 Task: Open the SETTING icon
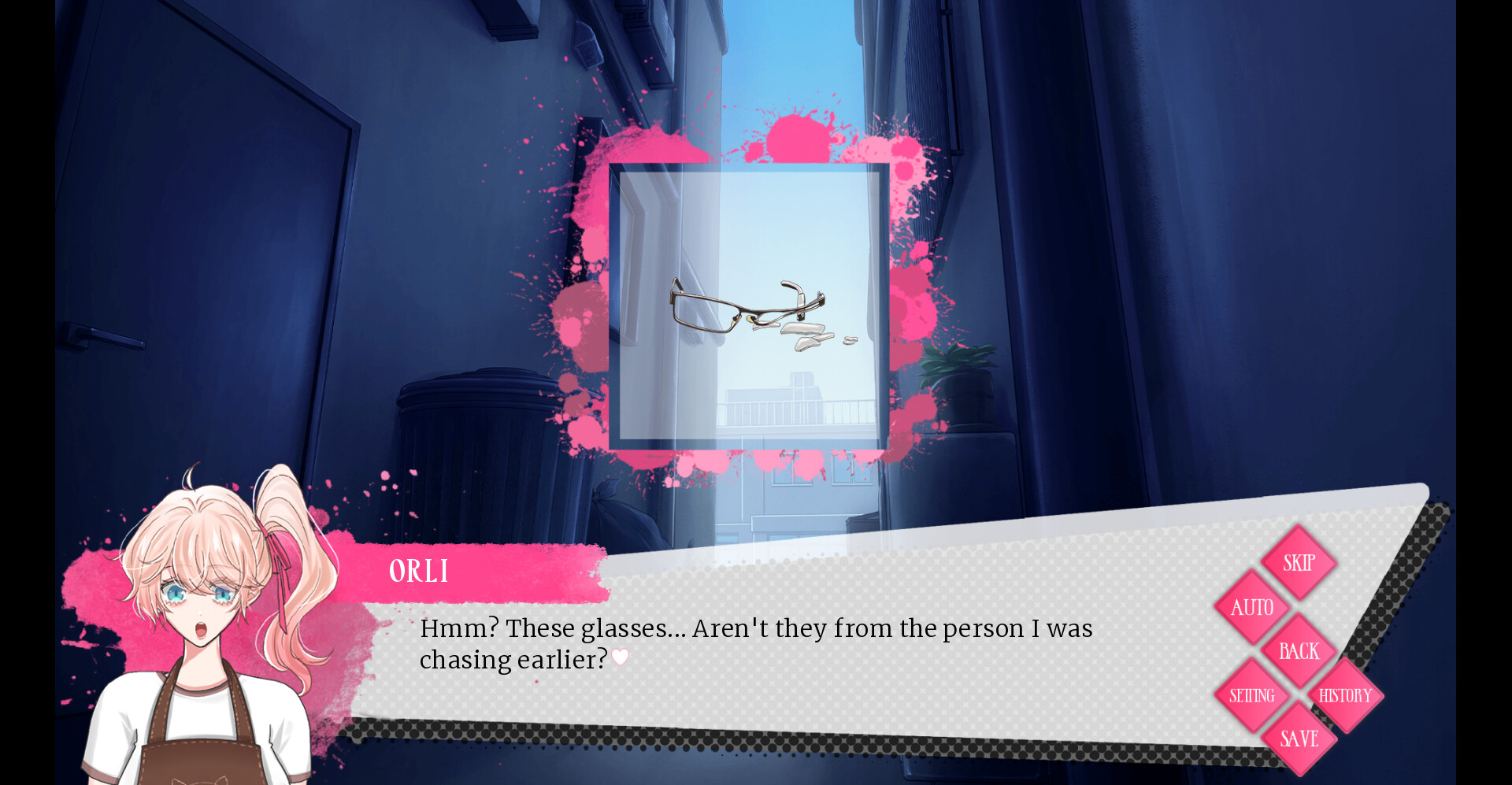[1252, 695]
